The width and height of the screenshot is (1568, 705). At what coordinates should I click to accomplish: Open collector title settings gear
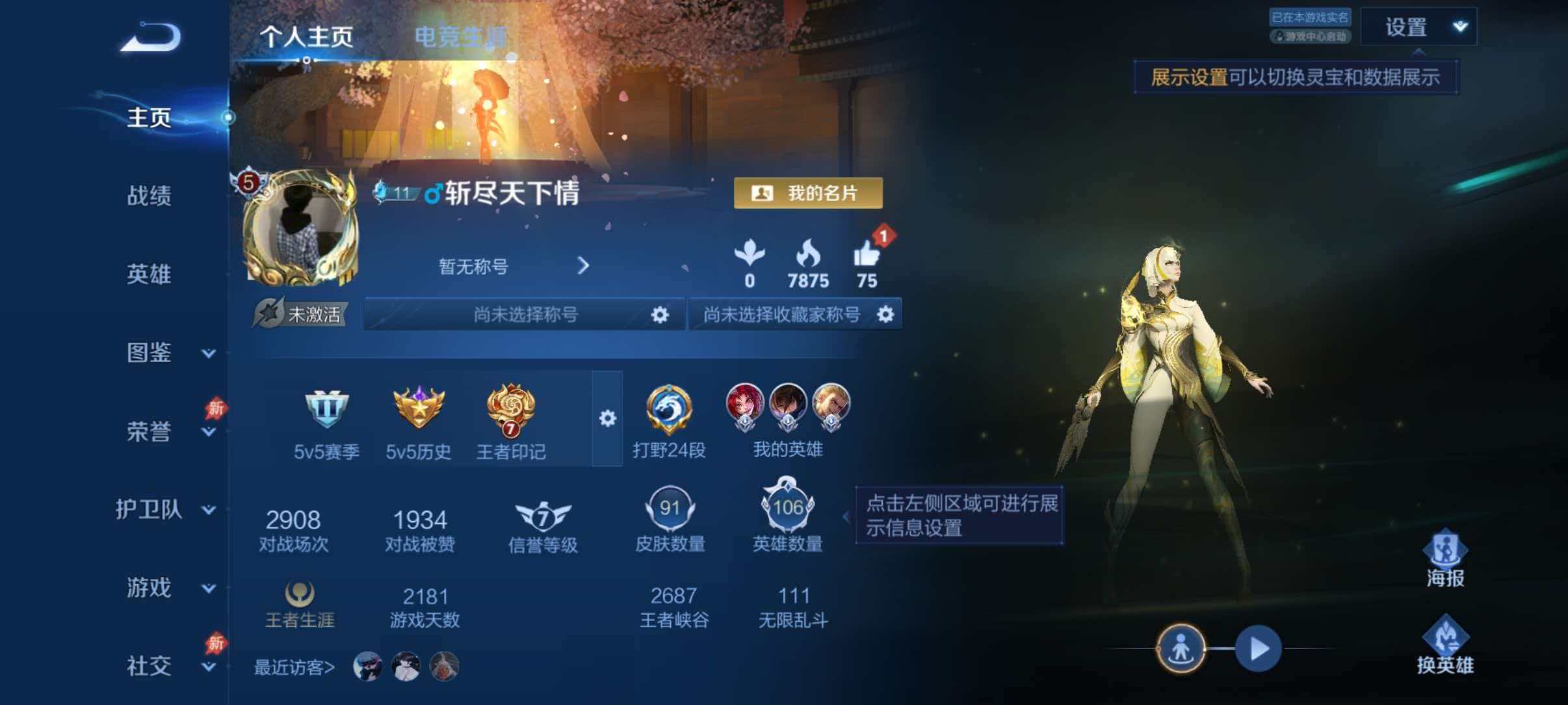coord(885,315)
